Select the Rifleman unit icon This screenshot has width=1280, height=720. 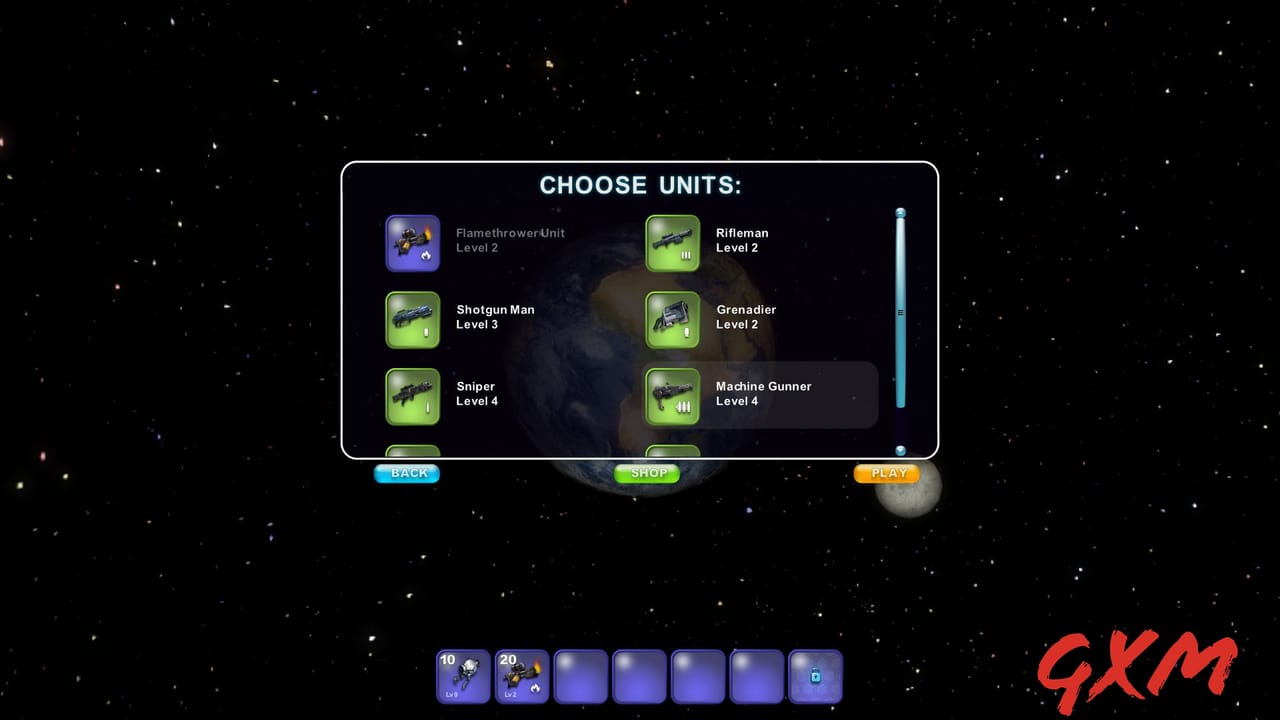[x=672, y=243]
